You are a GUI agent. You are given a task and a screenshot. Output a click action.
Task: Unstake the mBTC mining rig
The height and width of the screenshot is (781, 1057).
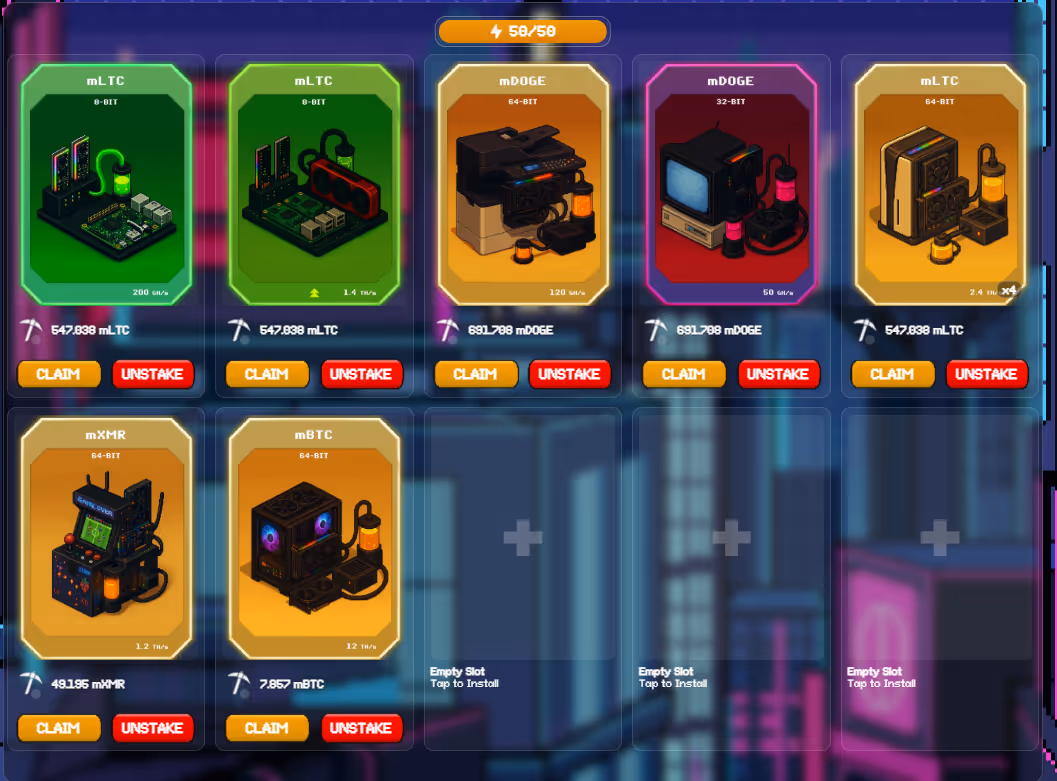point(361,728)
